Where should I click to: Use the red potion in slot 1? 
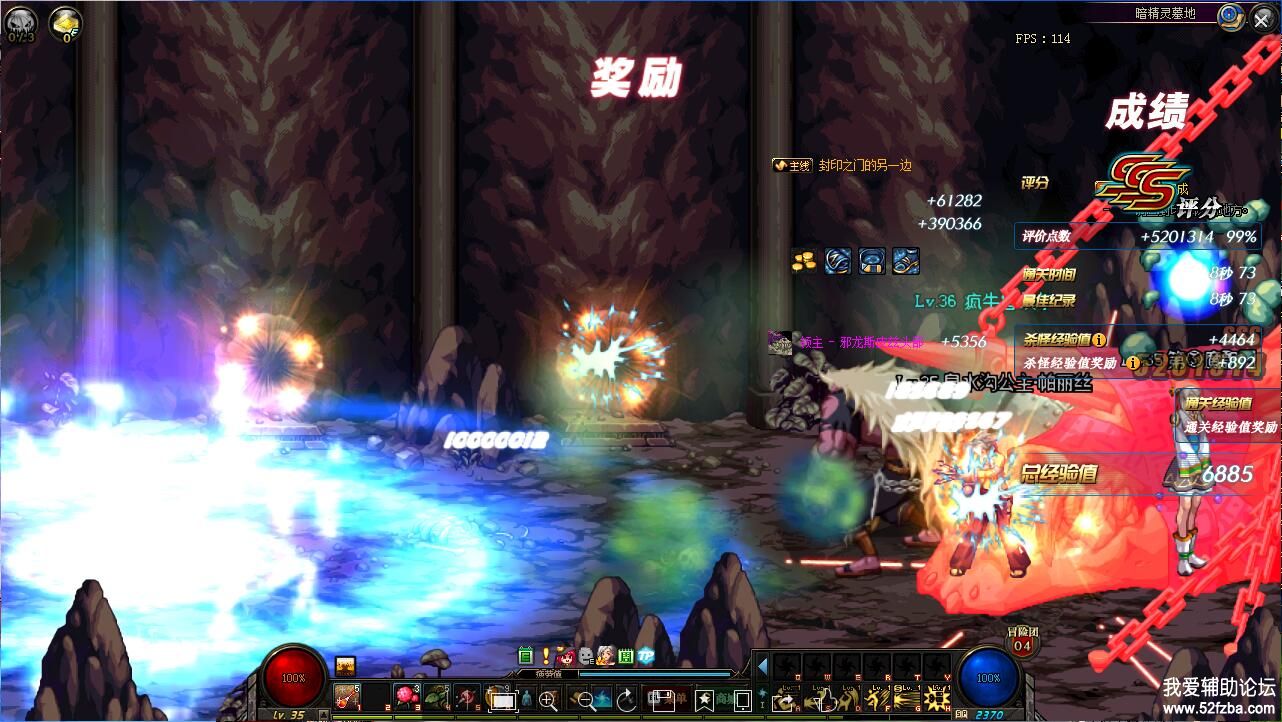[x=347, y=696]
